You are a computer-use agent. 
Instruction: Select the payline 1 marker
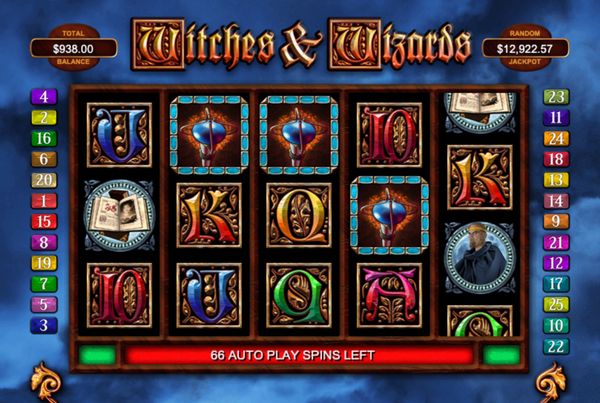tap(44, 201)
